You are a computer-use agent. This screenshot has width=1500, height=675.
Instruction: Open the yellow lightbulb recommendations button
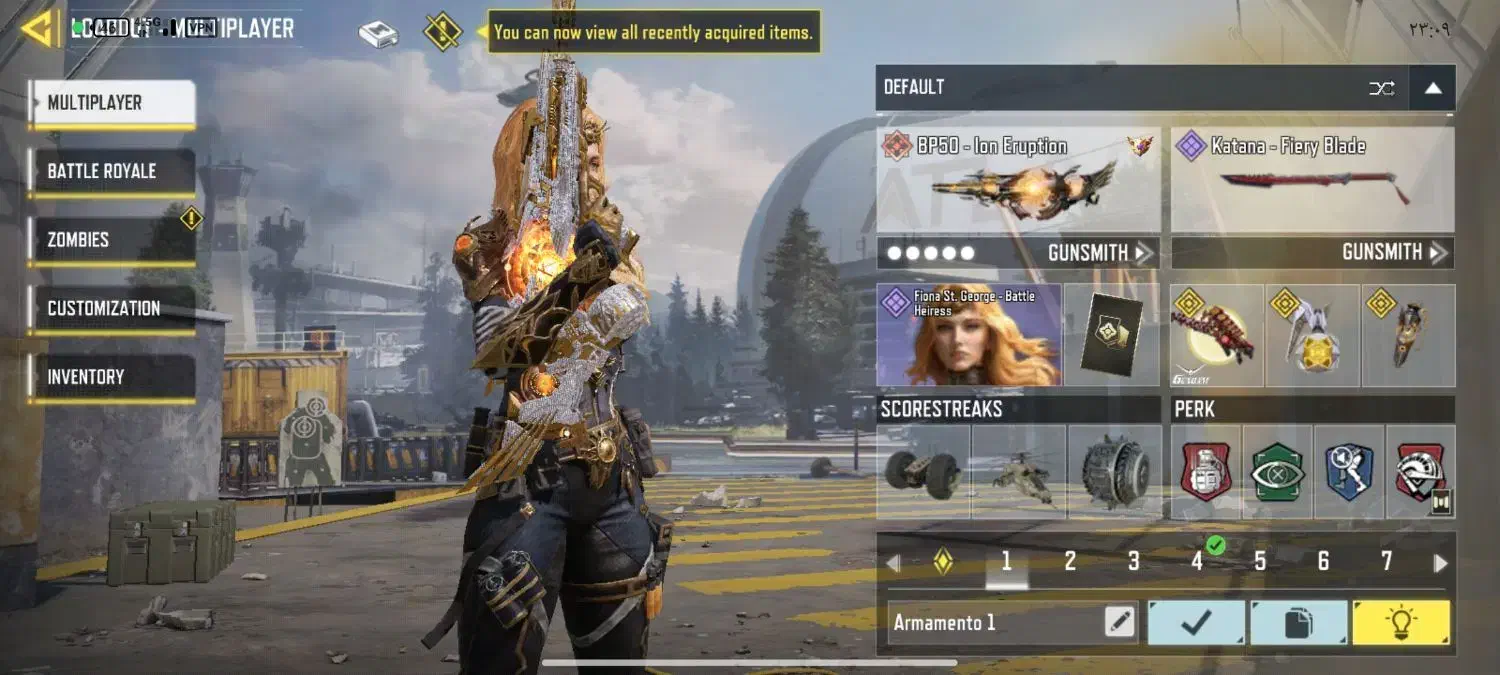(x=1400, y=622)
